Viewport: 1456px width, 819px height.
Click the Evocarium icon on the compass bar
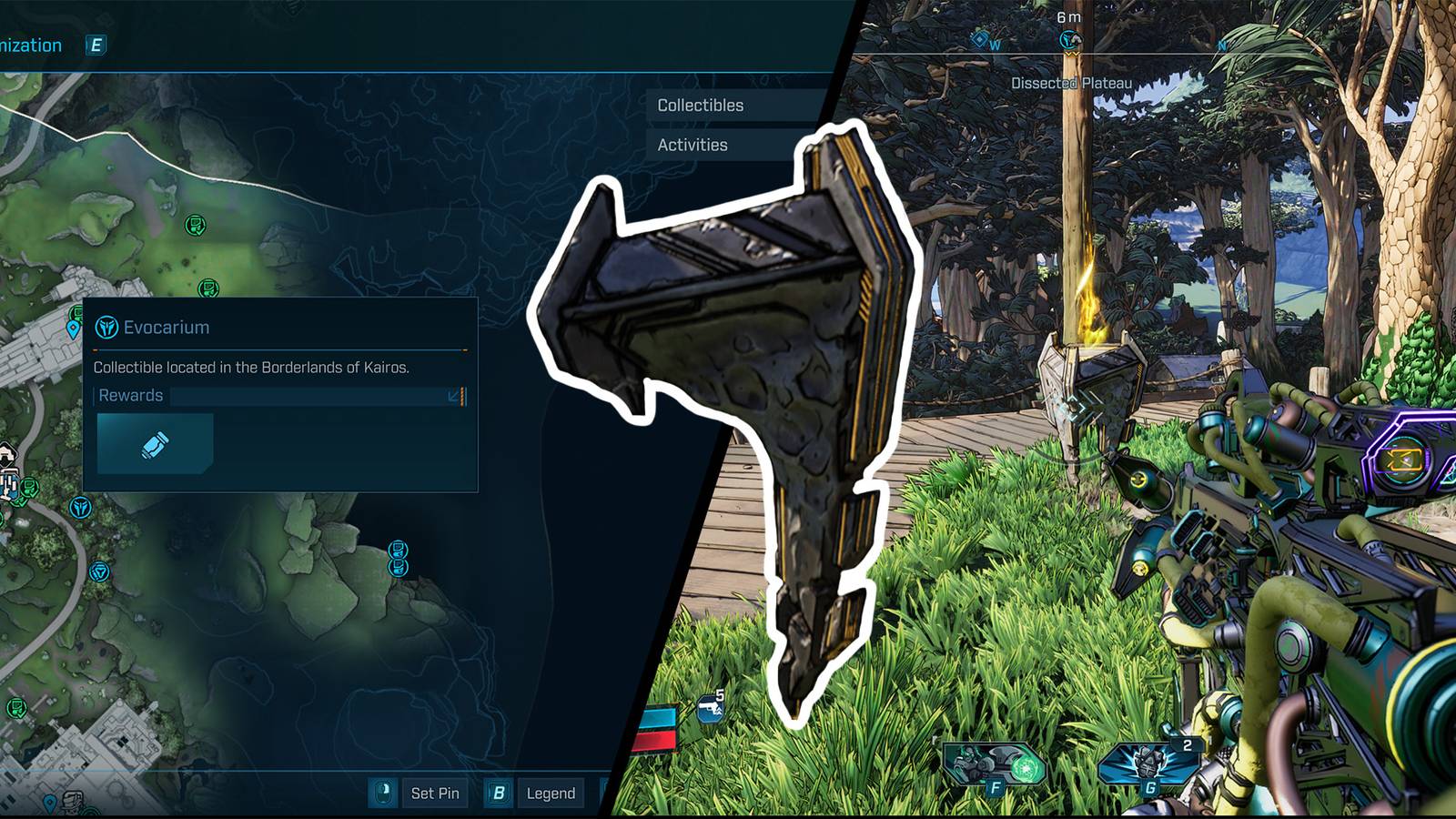(1067, 39)
